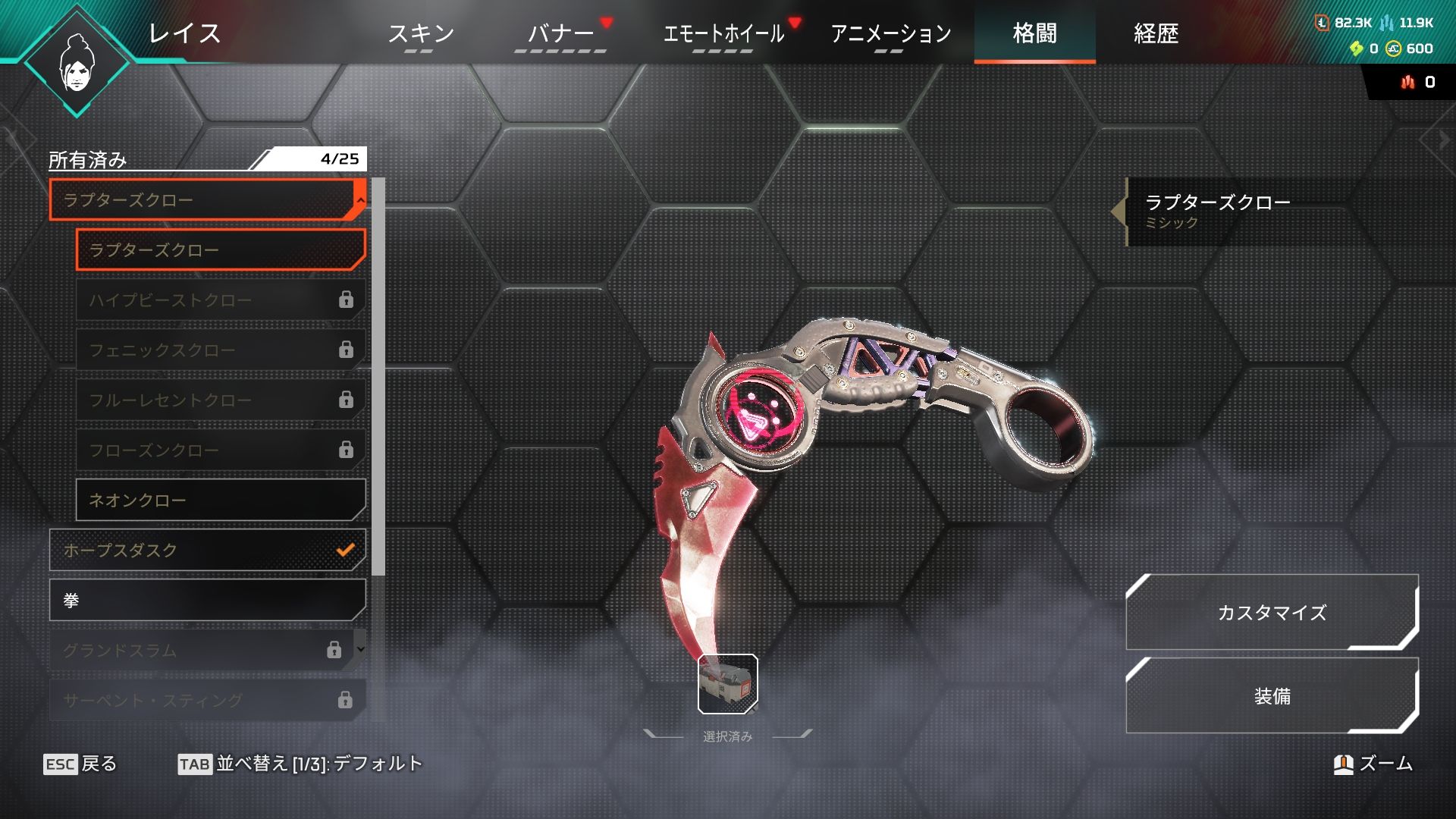The width and height of the screenshot is (1456, 819).
Task: Show the 経歴 tab
Action: coord(1156,33)
